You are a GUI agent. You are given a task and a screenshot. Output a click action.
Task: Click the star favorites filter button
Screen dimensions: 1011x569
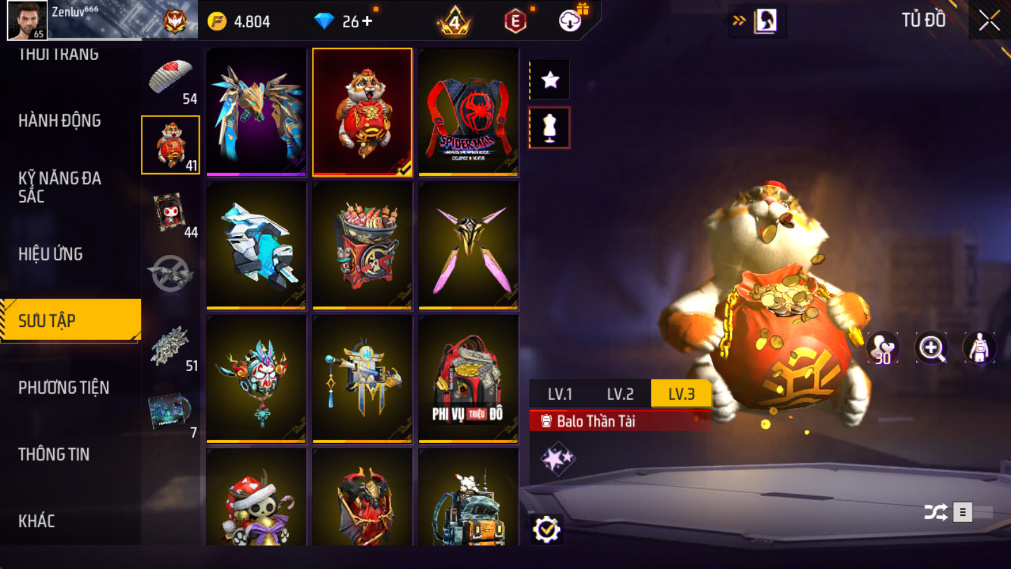550,80
